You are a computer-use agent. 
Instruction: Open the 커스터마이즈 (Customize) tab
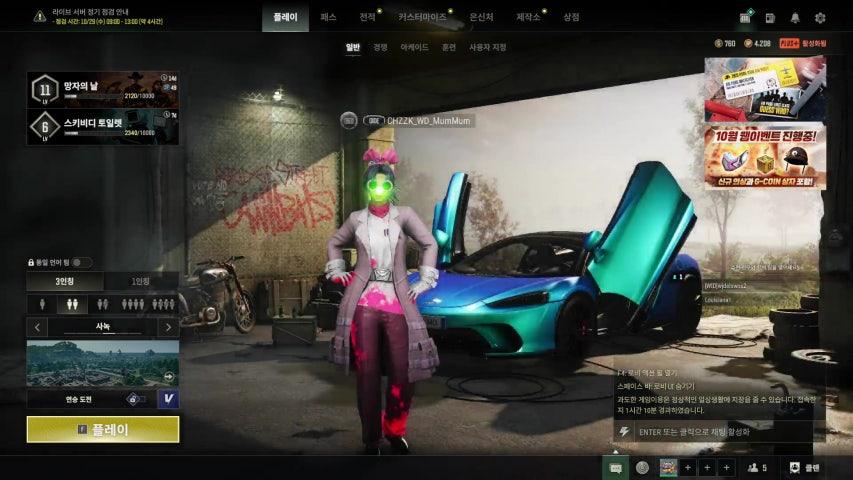pos(420,17)
